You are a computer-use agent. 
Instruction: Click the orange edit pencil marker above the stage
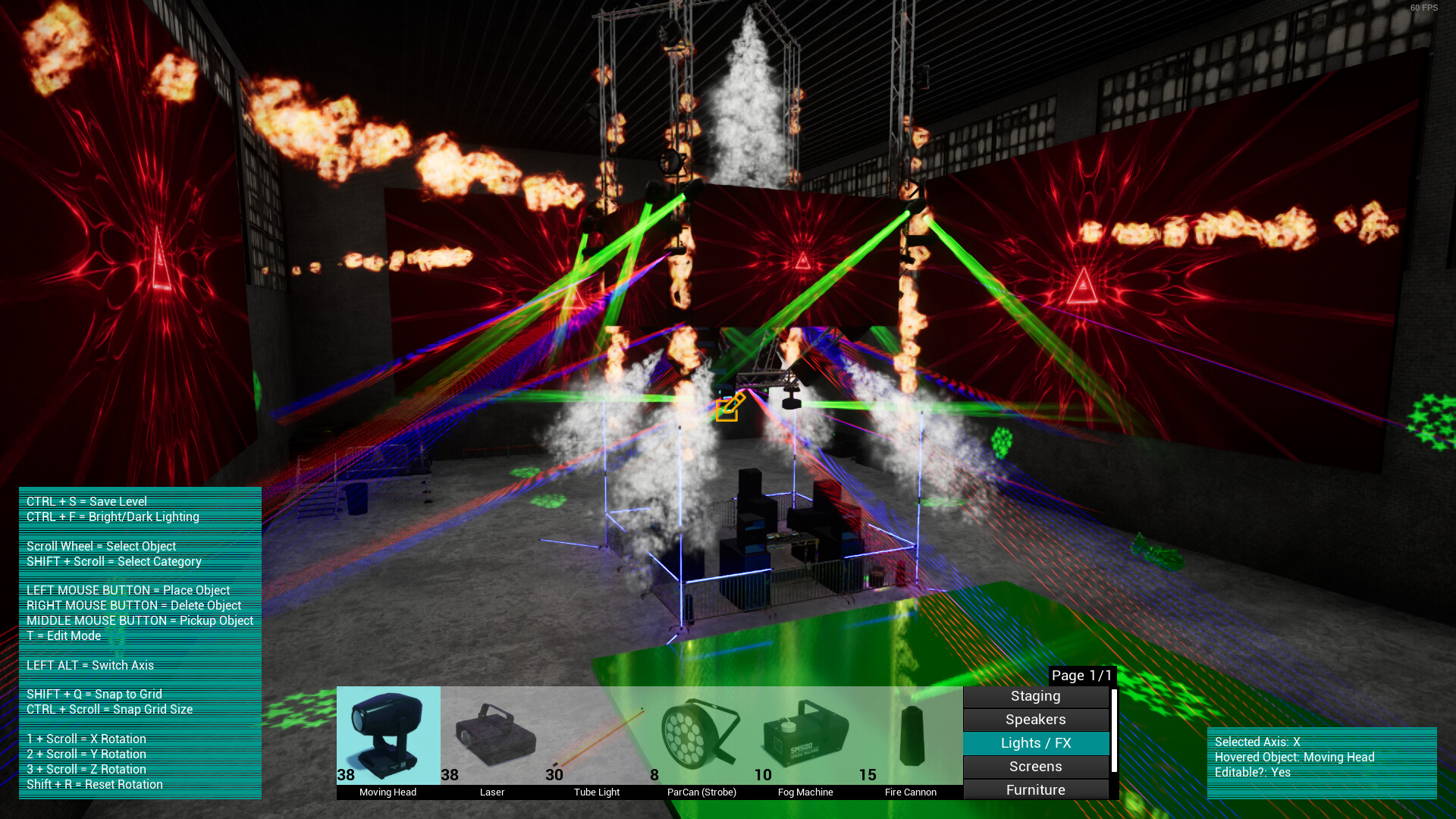coord(730,407)
